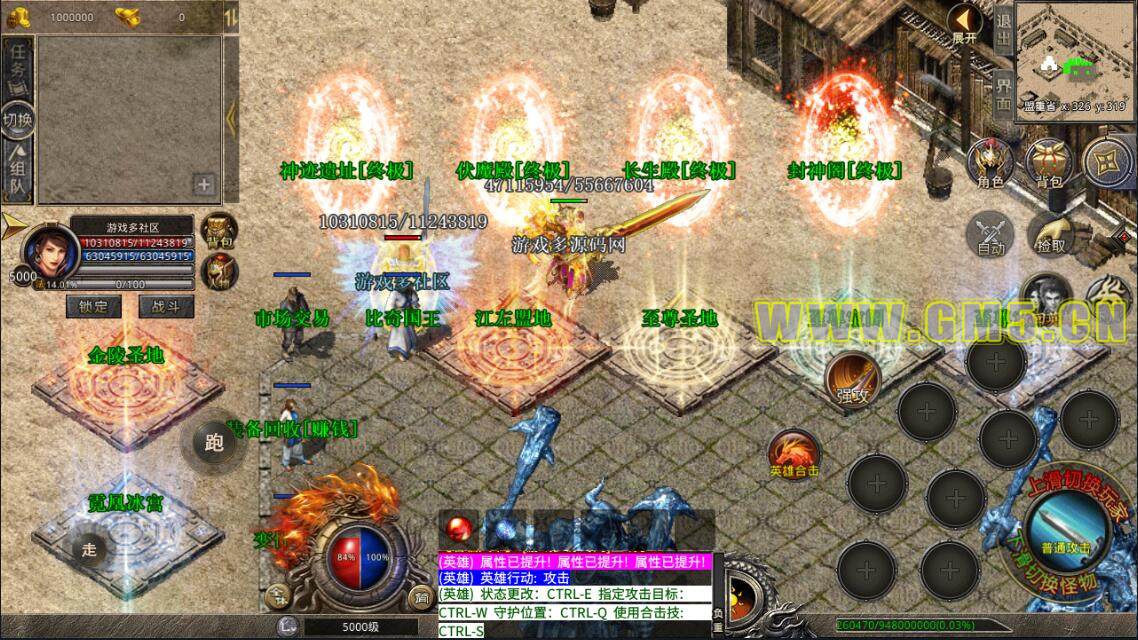Open the 背包 backpack with gift icon
1138x640 pixels.
pos(1048,164)
